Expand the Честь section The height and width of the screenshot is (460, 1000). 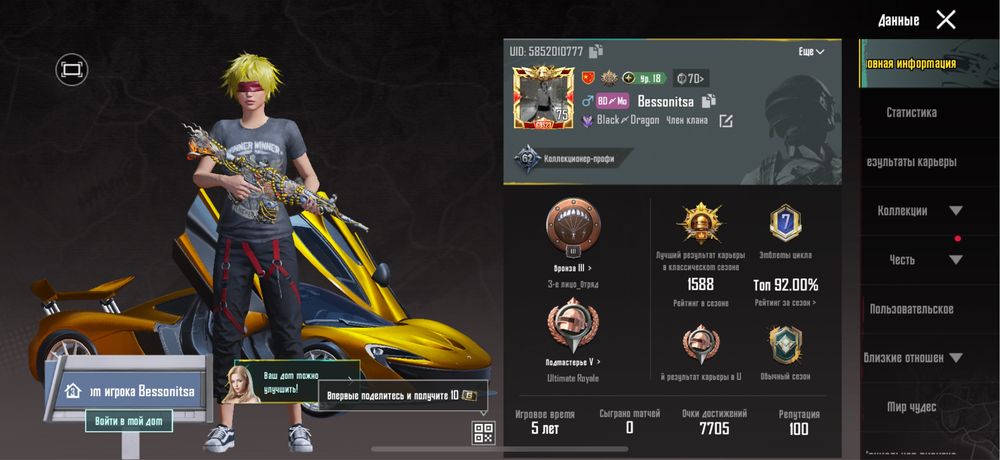tap(919, 260)
